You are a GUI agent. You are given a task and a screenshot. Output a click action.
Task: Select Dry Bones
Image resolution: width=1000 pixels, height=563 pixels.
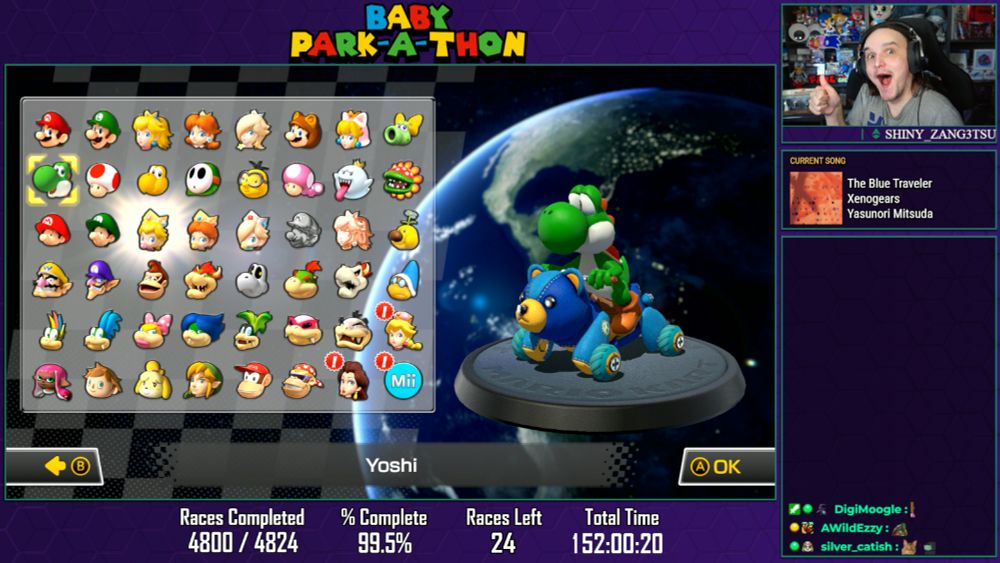pyautogui.click(x=252, y=280)
